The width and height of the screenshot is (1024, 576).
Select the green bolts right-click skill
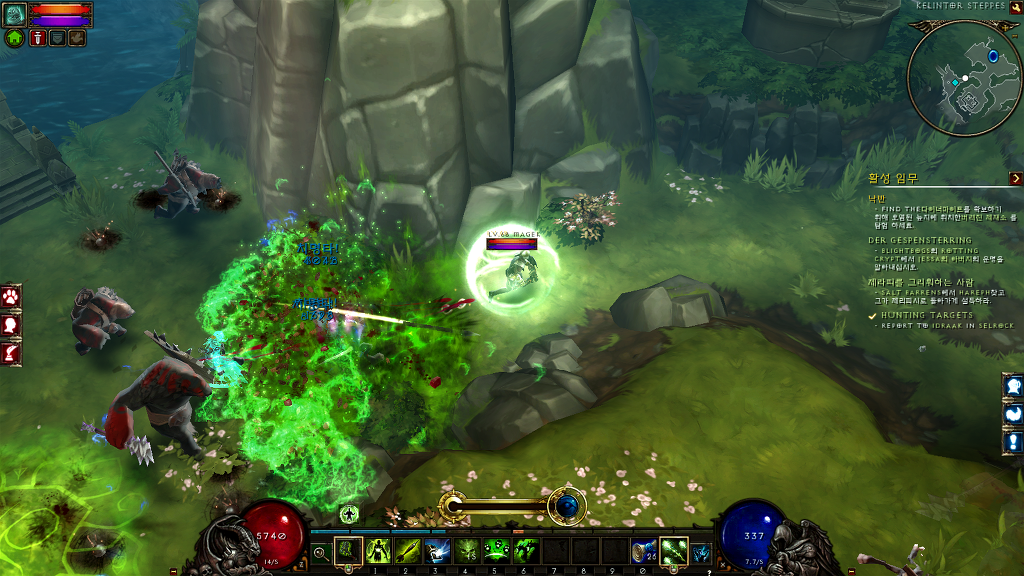(674, 551)
